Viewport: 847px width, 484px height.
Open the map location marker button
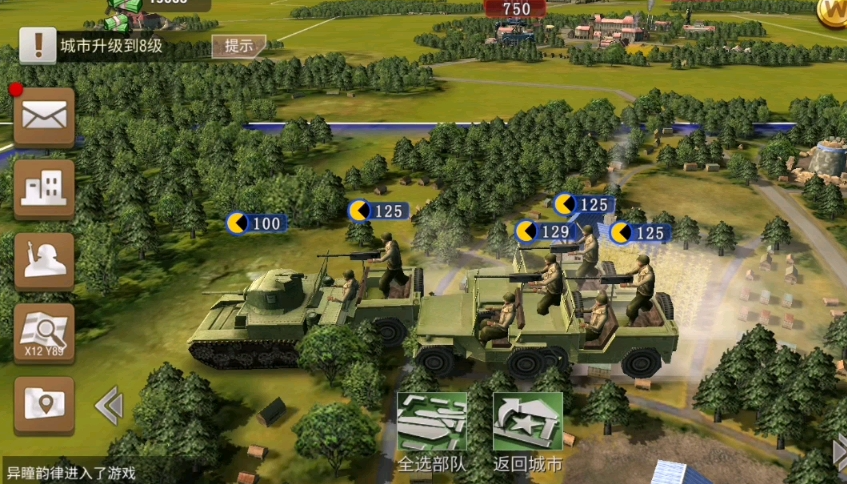[44, 404]
